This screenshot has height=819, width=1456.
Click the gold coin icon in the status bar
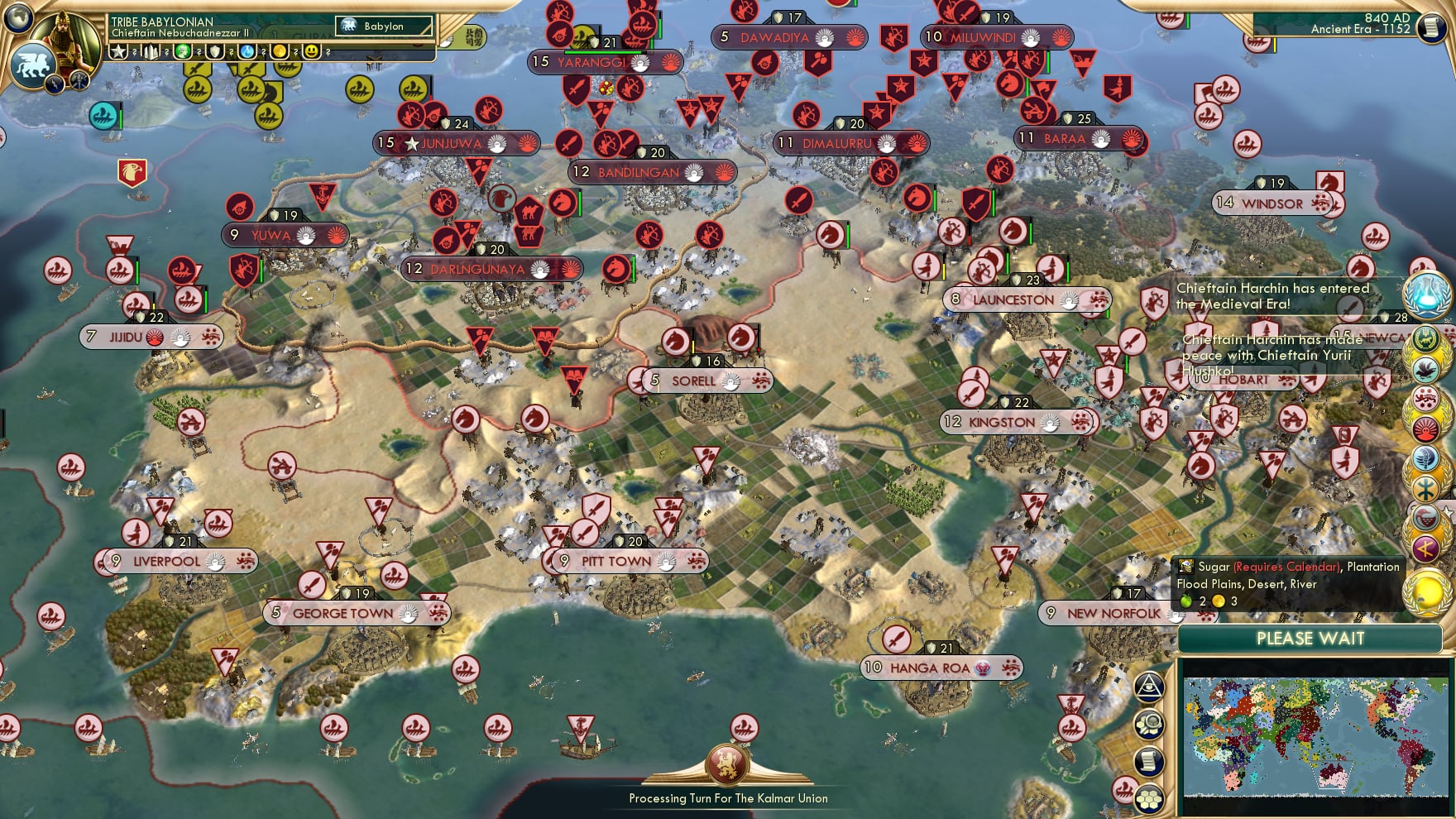(280, 52)
